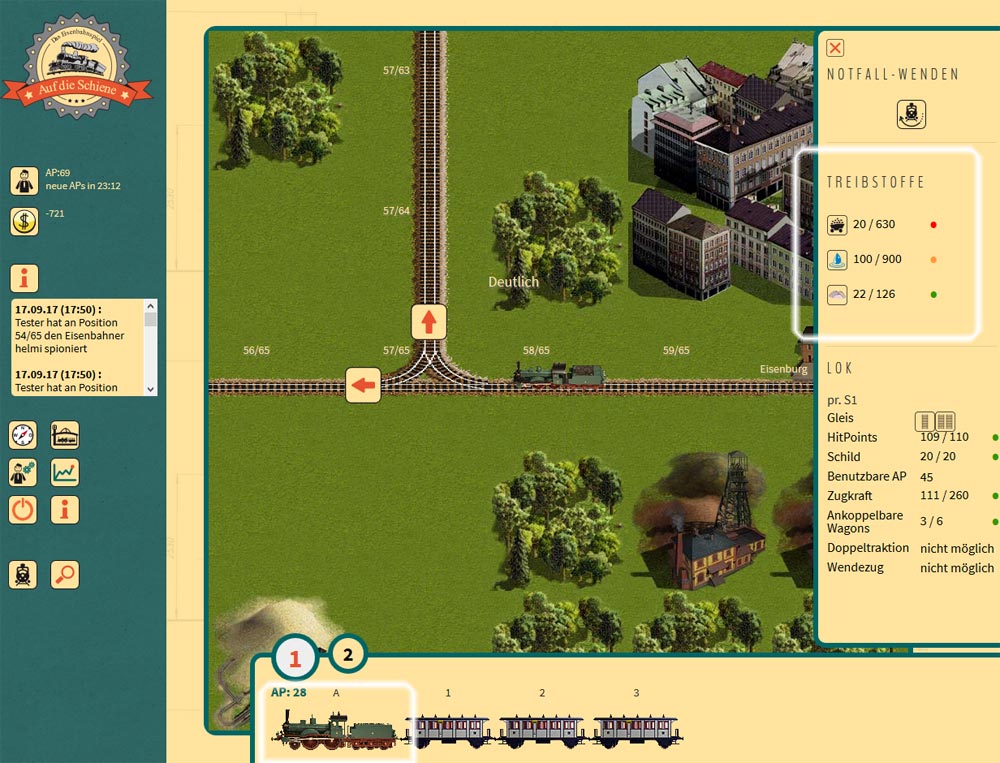This screenshot has width=1000, height=763.
Task: Open the compass navigation icon
Action: pos(23,435)
